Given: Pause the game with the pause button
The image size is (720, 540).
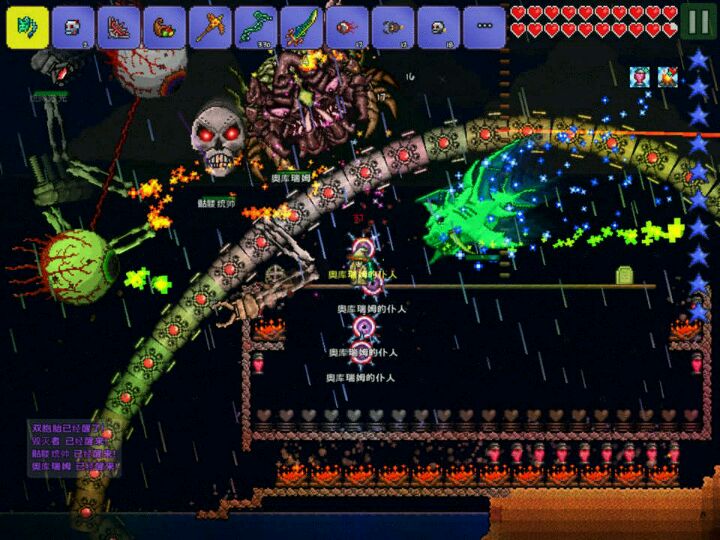Looking at the screenshot, I should (699, 20).
